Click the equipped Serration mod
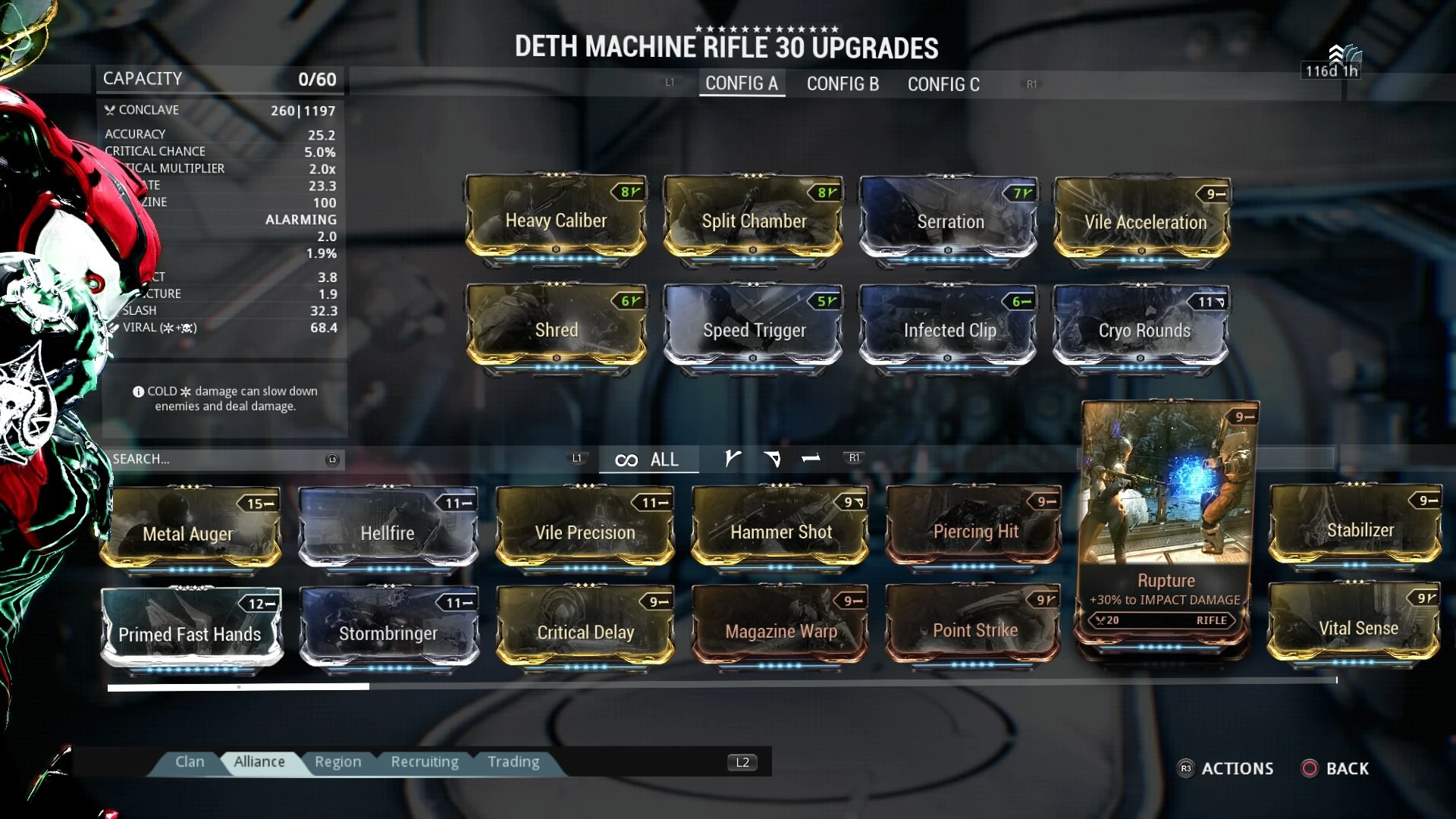This screenshot has width=1456, height=819. (x=949, y=221)
